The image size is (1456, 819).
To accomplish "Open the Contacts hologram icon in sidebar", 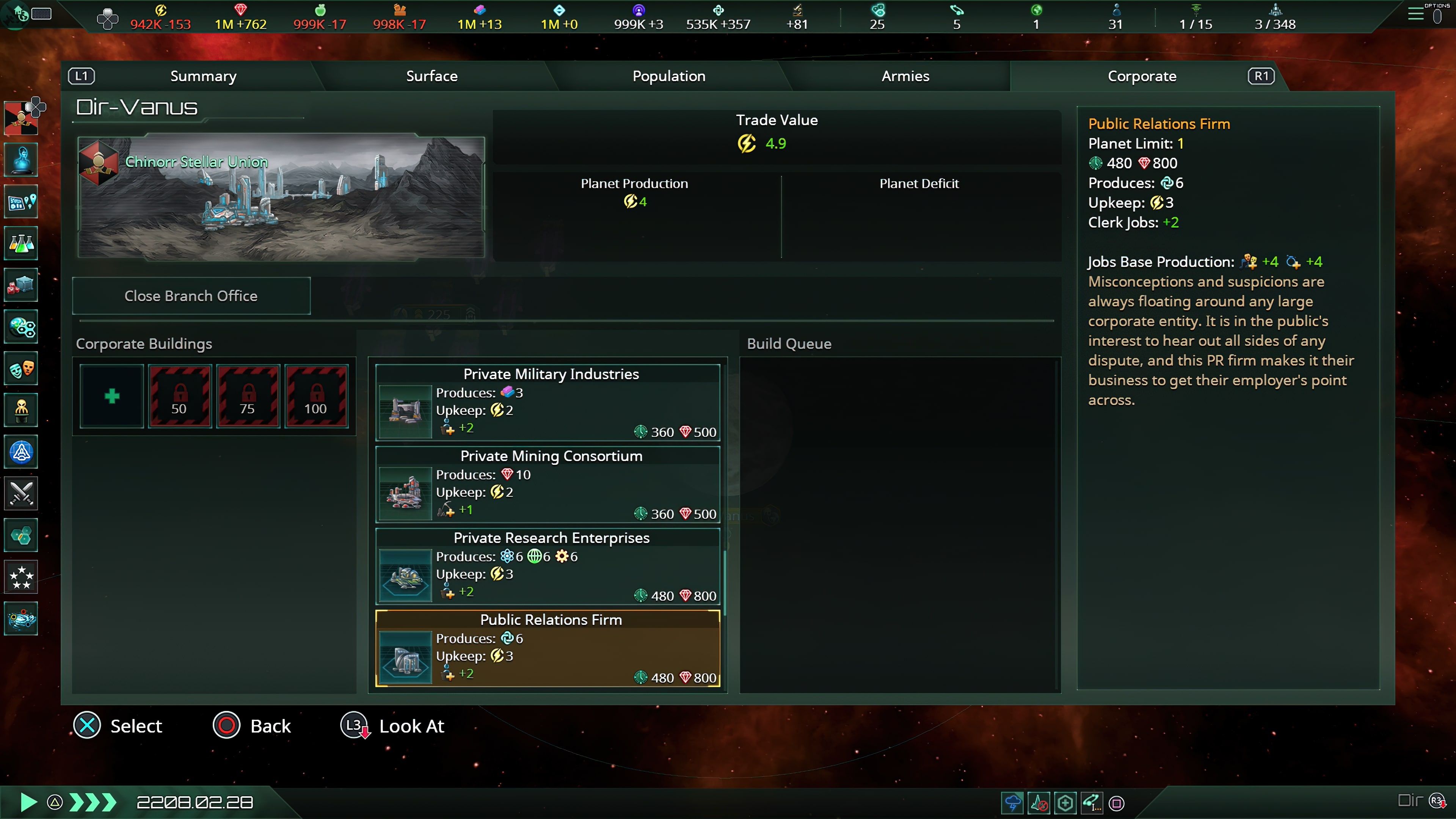I will click(21, 160).
